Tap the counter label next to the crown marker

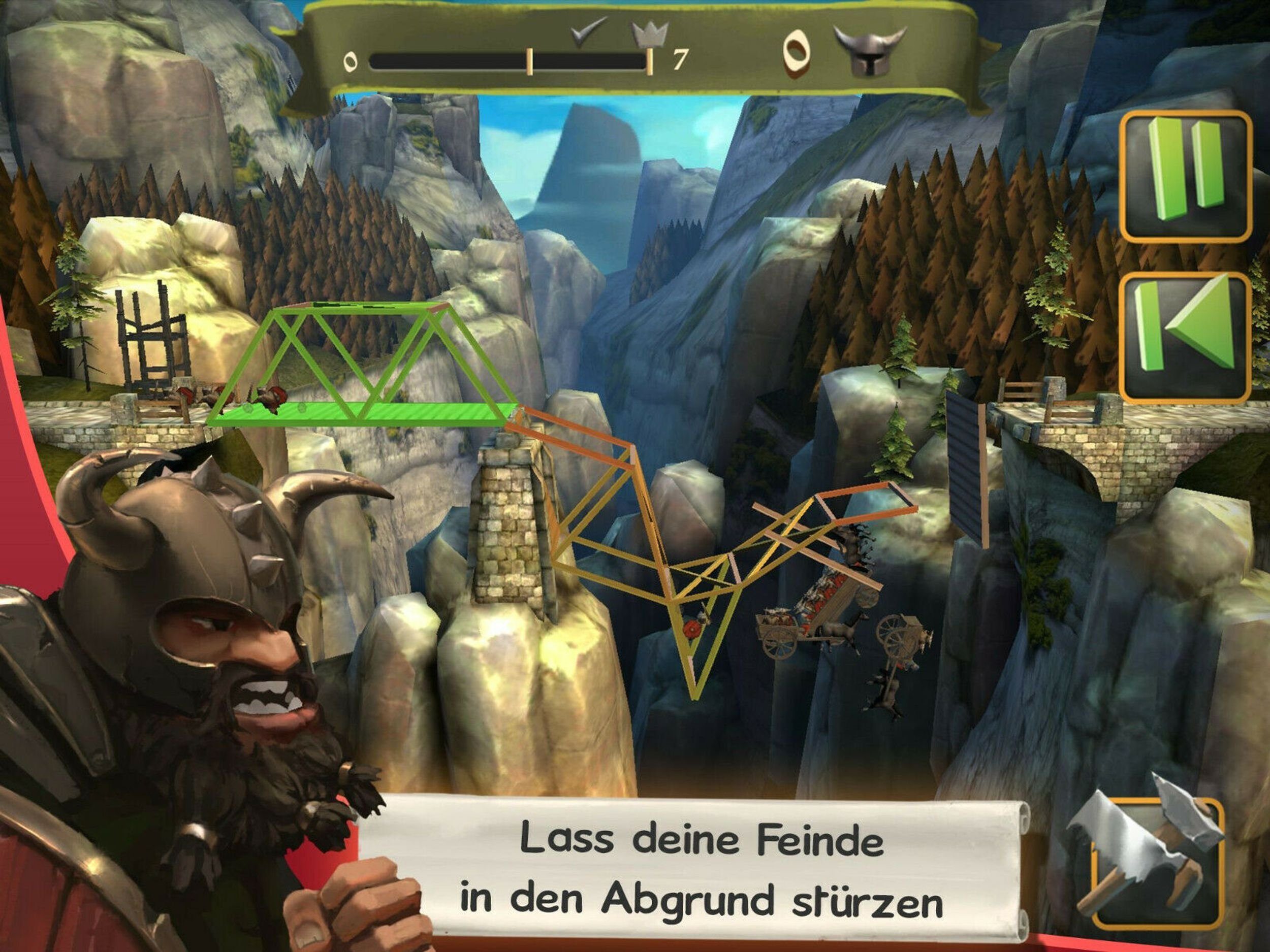680,59
